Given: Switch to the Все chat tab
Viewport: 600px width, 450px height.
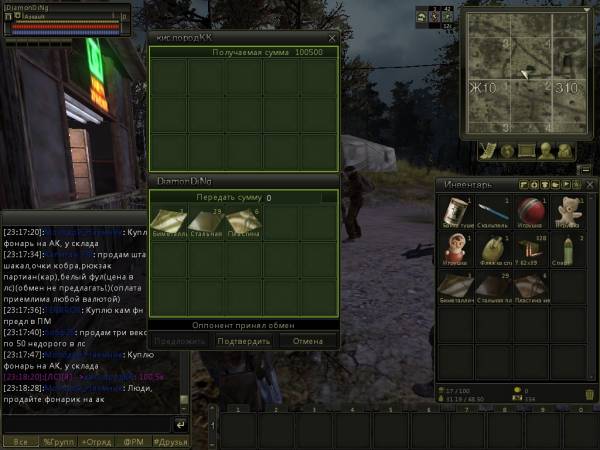Looking at the screenshot, I should 19,441.
